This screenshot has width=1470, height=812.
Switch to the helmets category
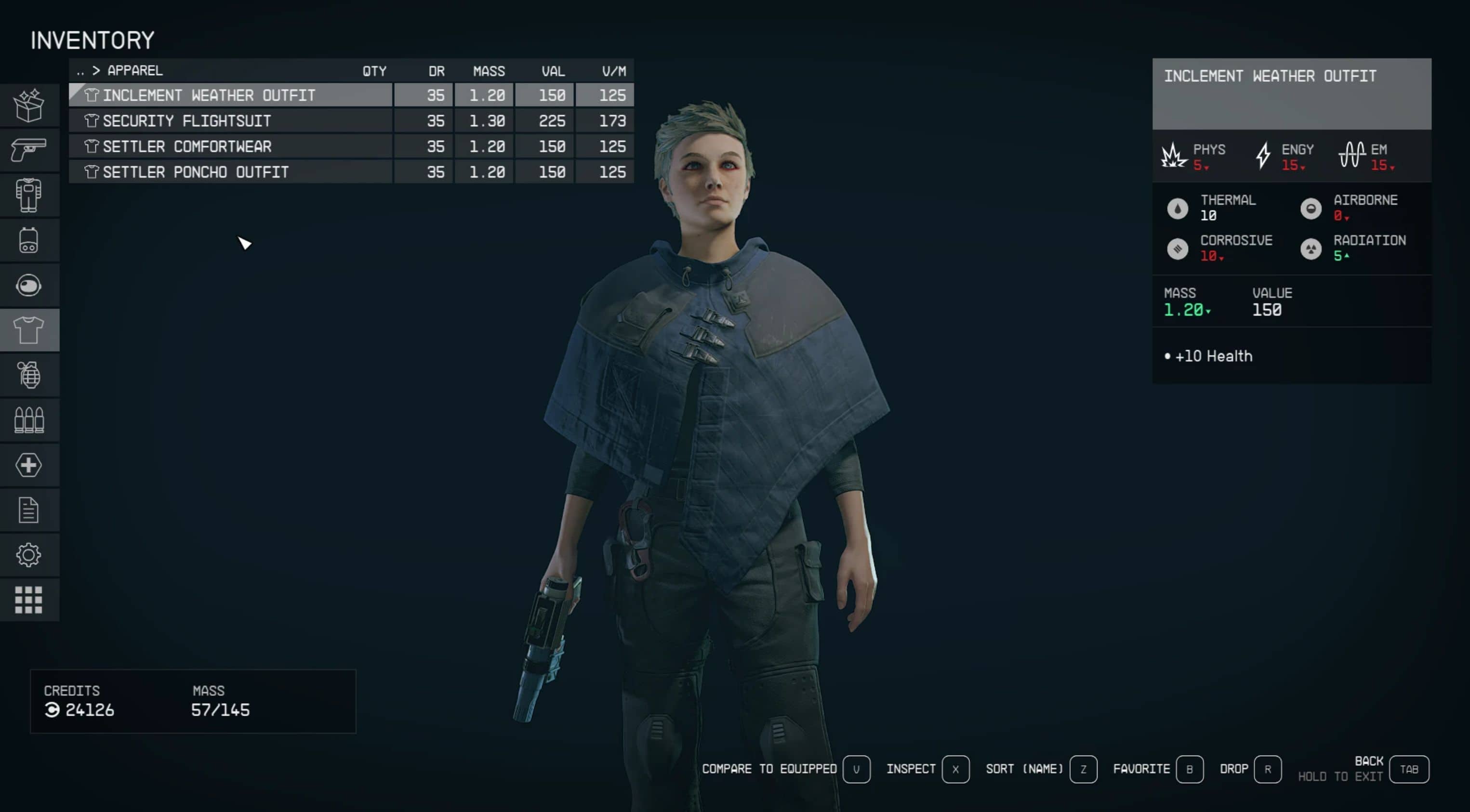point(28,285)
